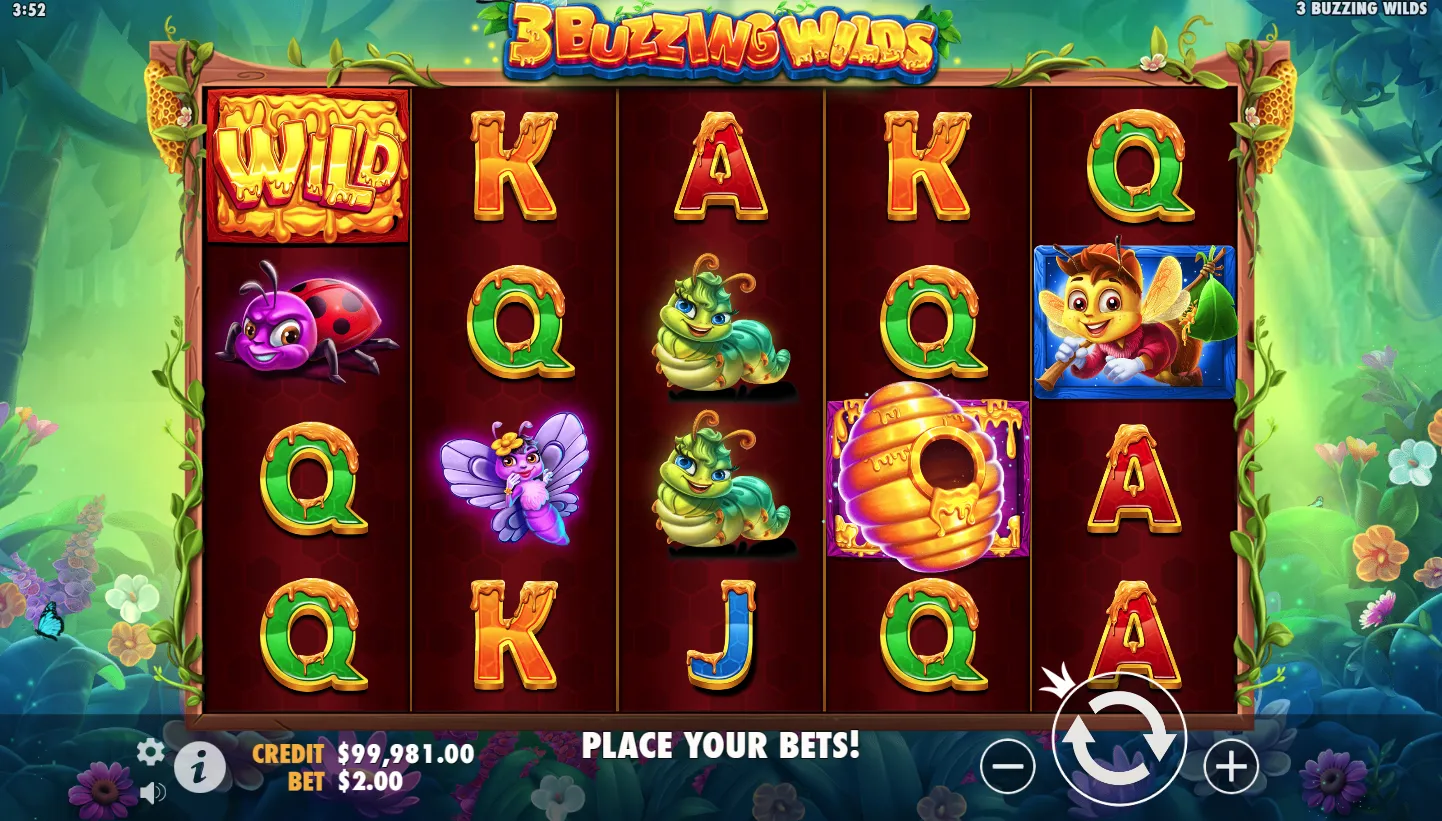1442x821 pixels.
Task: Open the settings gear menu
Action: (150, 752)
